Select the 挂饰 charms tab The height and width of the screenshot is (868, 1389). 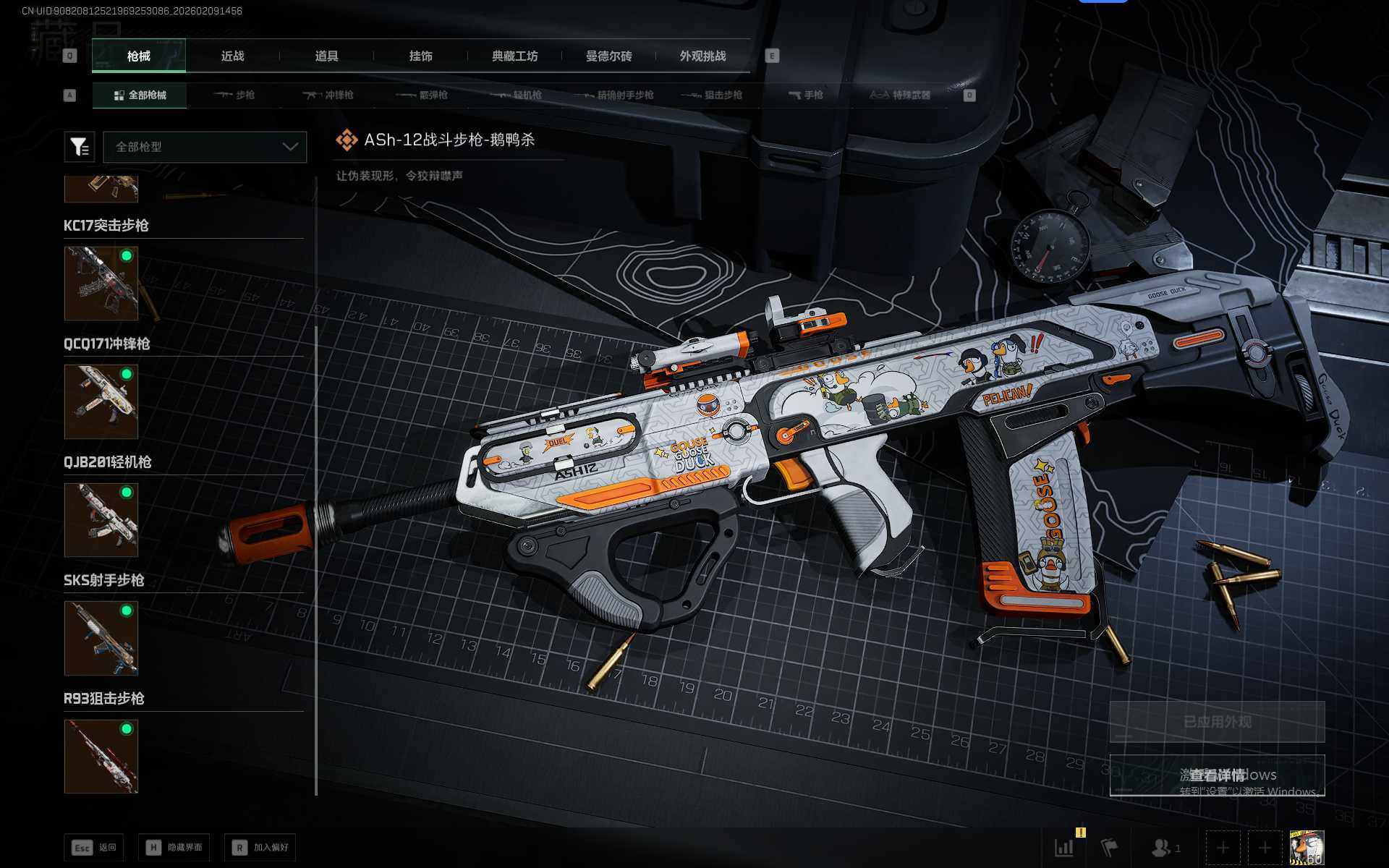tap(420, 56)
